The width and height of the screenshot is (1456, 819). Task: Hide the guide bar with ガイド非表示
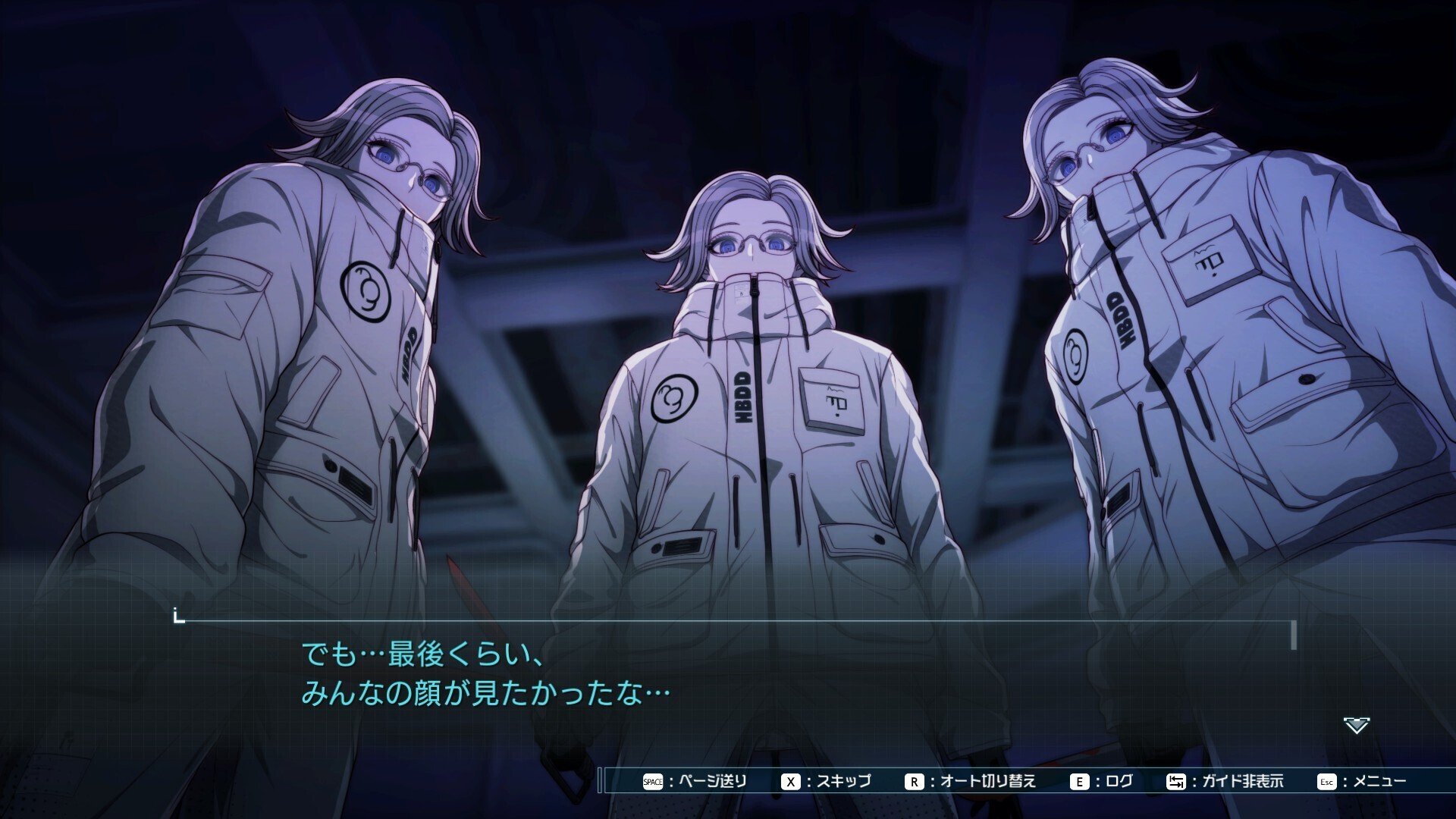(x=1225, y=781)
